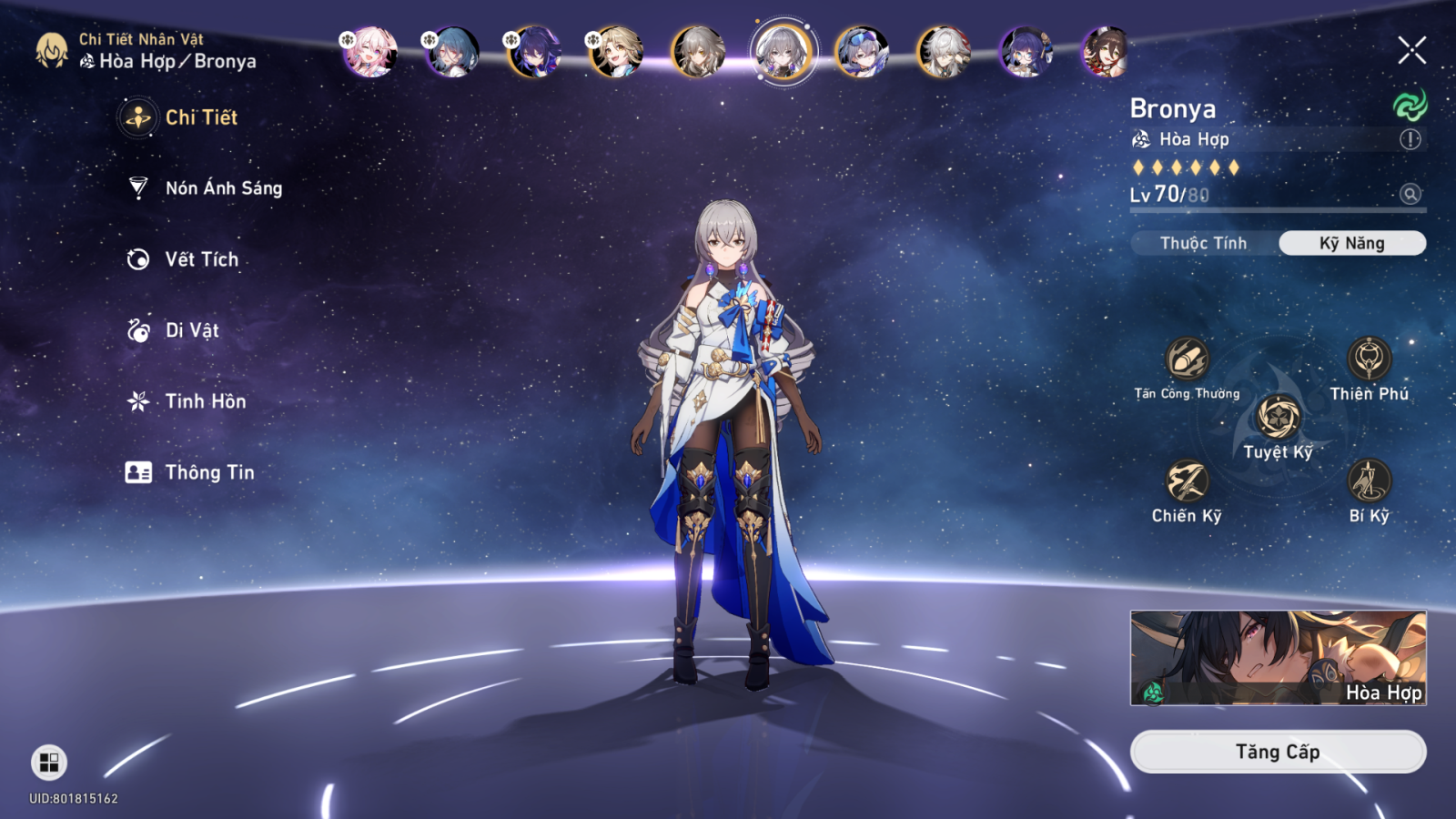
Task: Close the character details screen
Action: 1411,50
